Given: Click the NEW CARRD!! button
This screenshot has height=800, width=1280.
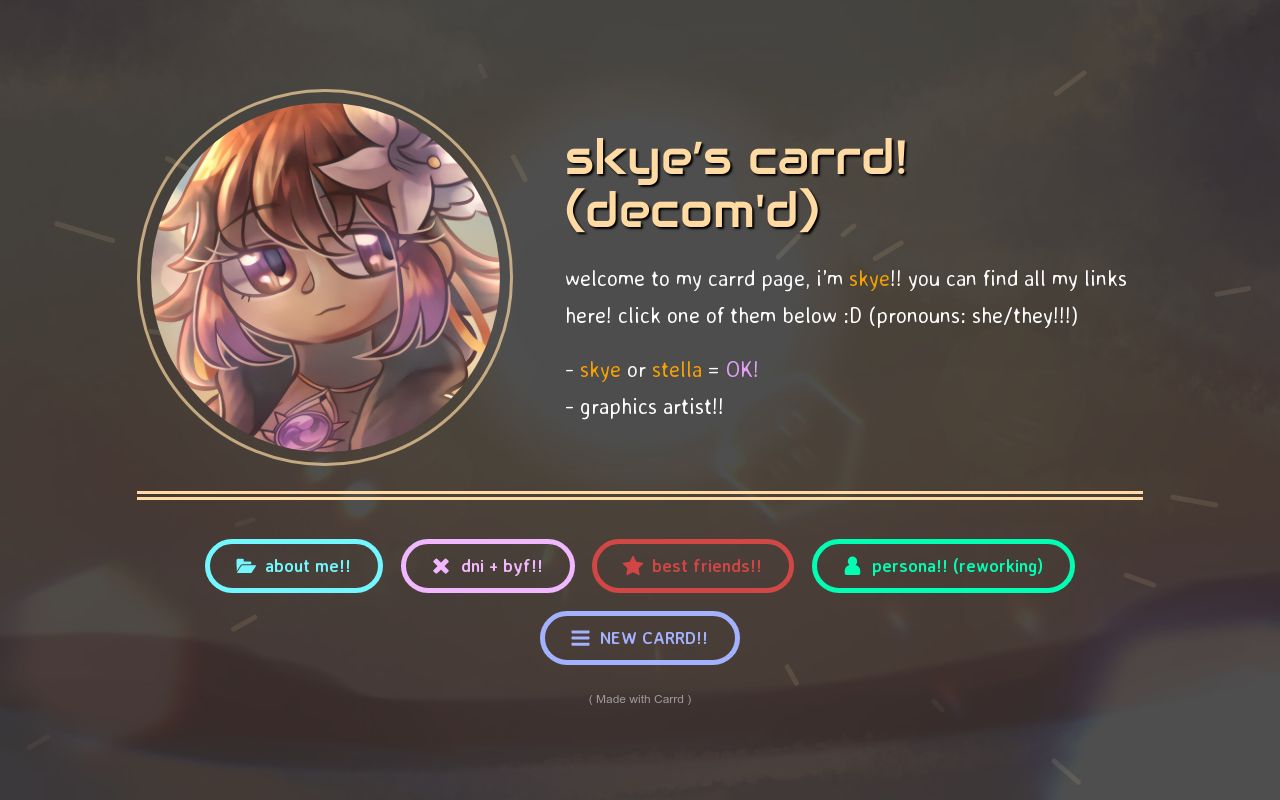Looking at the screenshot, I should pos(640,638).
